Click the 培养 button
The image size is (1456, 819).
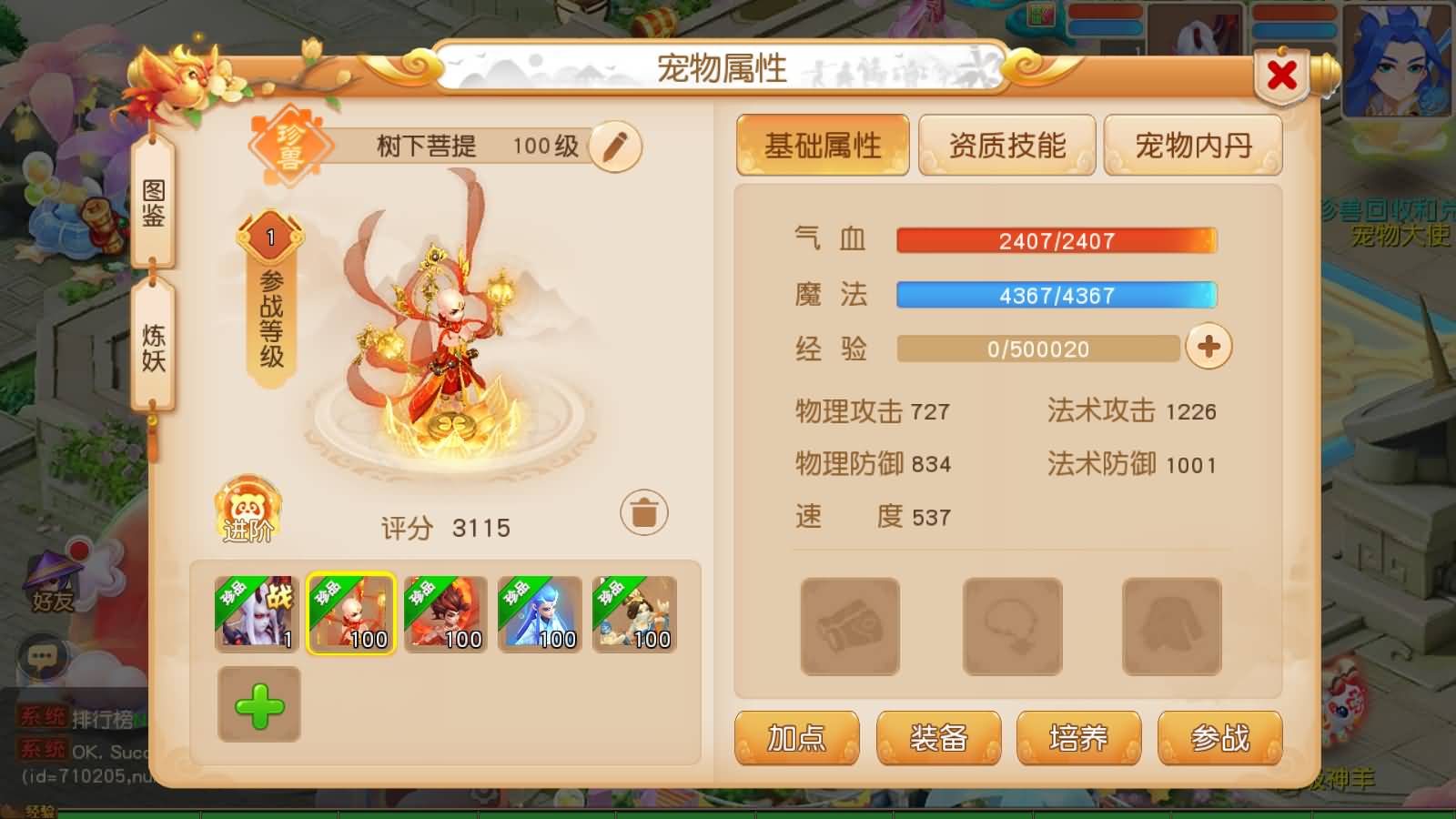1079,739
